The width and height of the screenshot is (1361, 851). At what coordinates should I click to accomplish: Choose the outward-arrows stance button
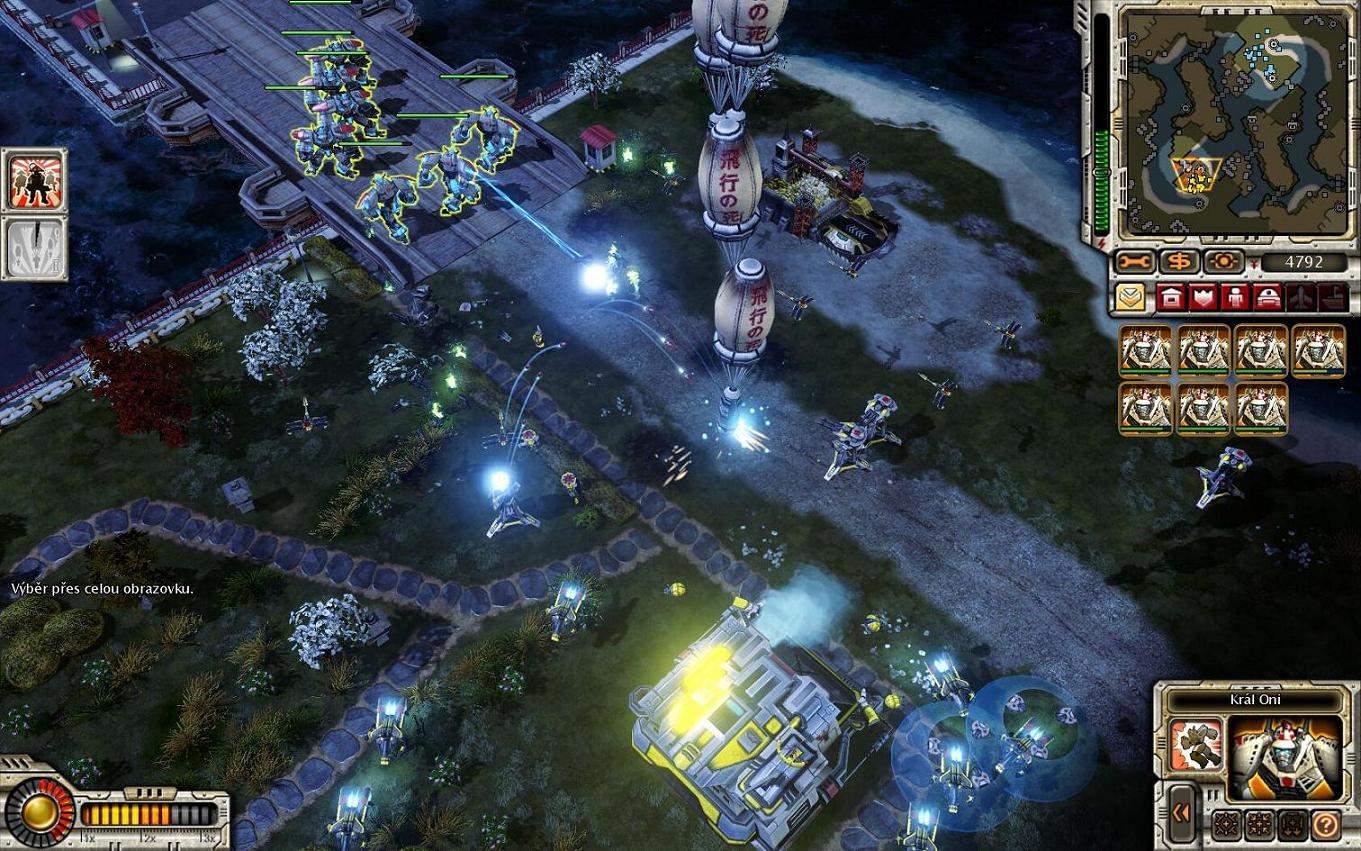pyautogui.click(x=1226, y=824)
